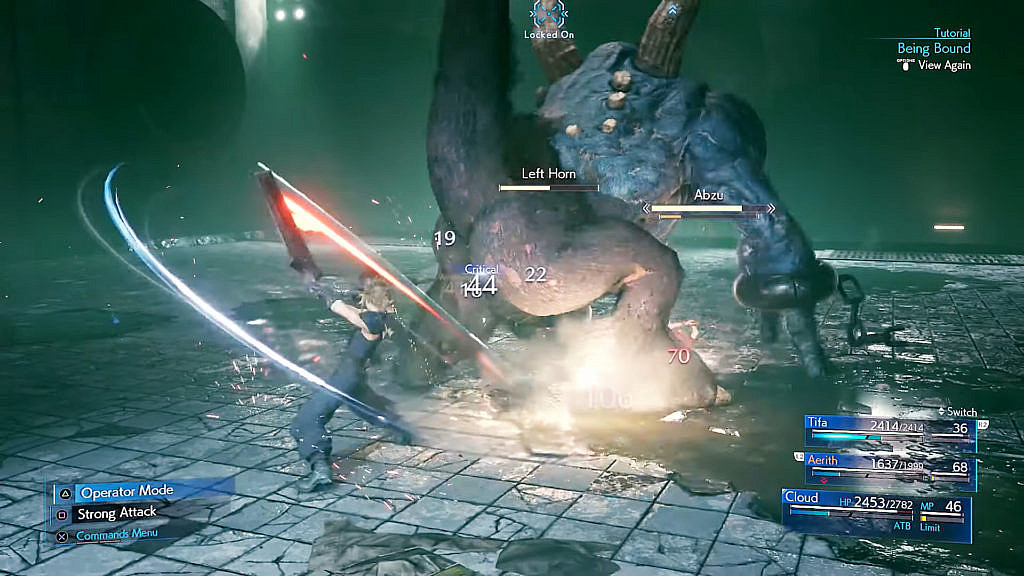
Task: Target the Abzu enemy nameplate
Action: click(x=708, y=195)
